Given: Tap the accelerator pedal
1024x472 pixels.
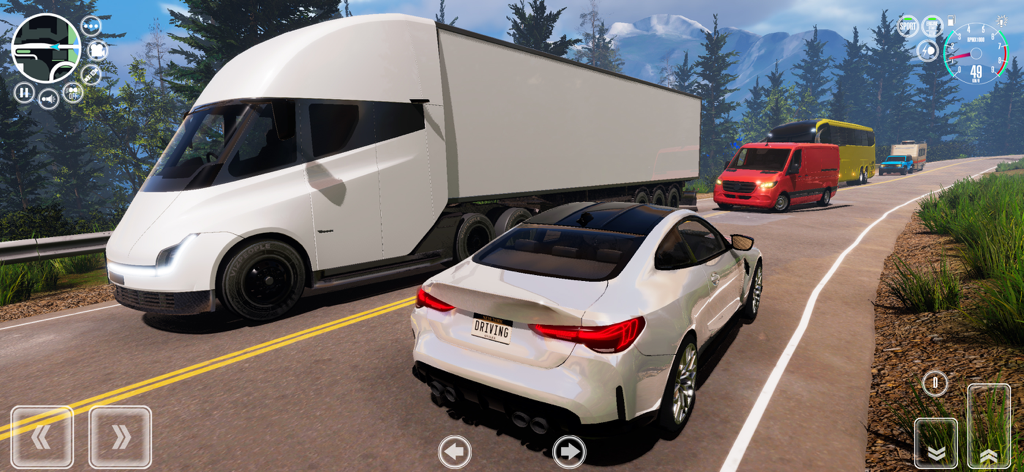Looking at the screenshot, I should pos(988,427).
